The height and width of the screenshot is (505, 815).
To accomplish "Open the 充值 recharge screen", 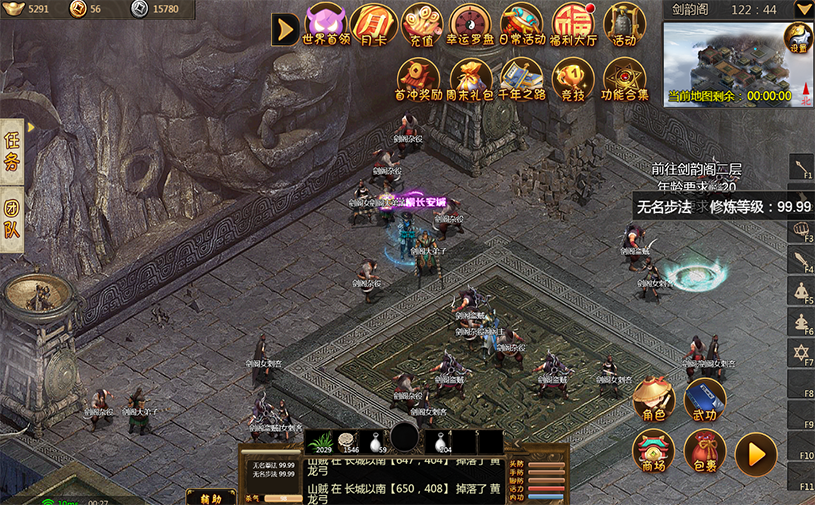I will pyautogui.click(x=422, y=24).
